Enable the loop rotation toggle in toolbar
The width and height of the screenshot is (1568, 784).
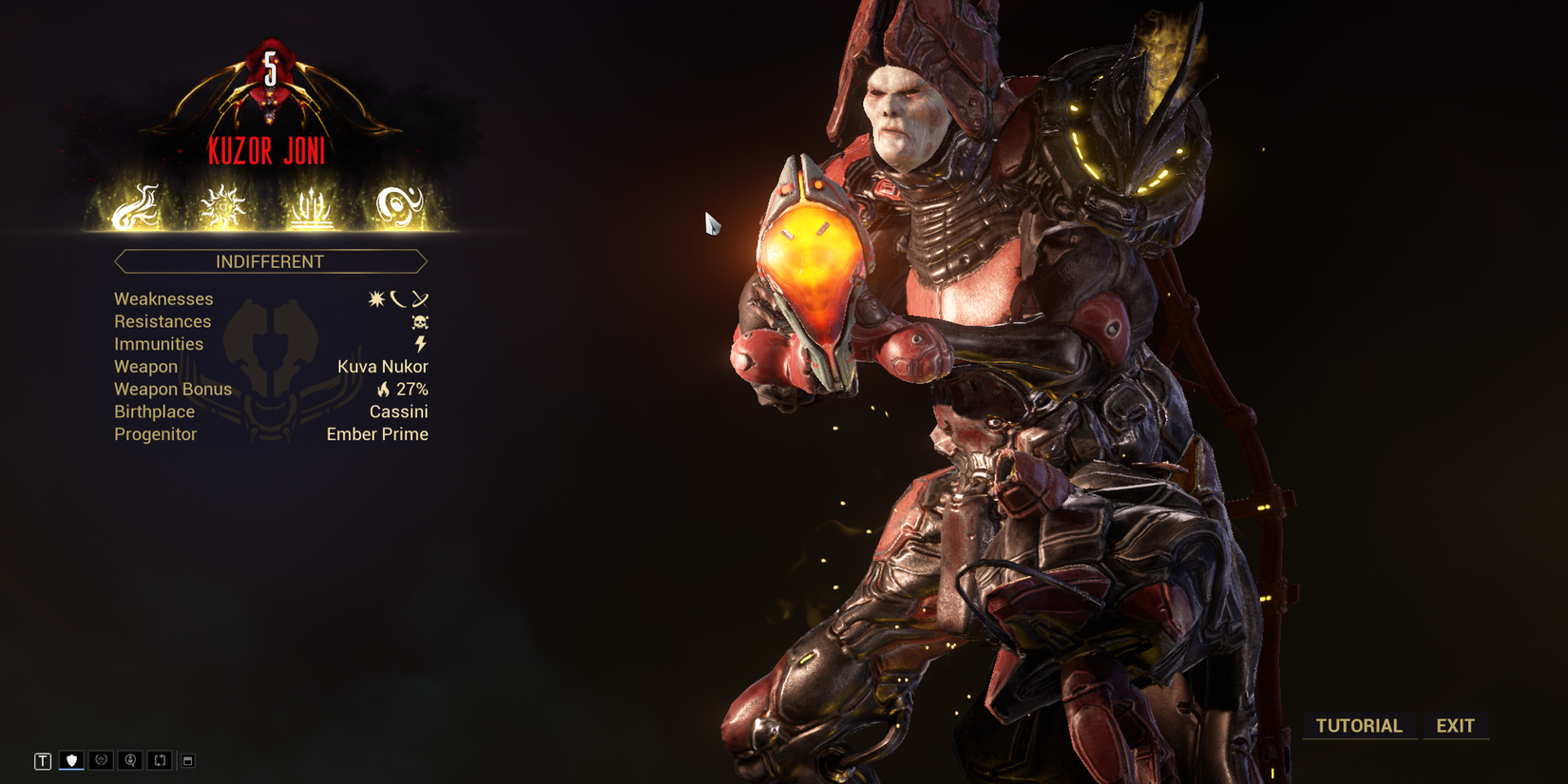[159, 759]
